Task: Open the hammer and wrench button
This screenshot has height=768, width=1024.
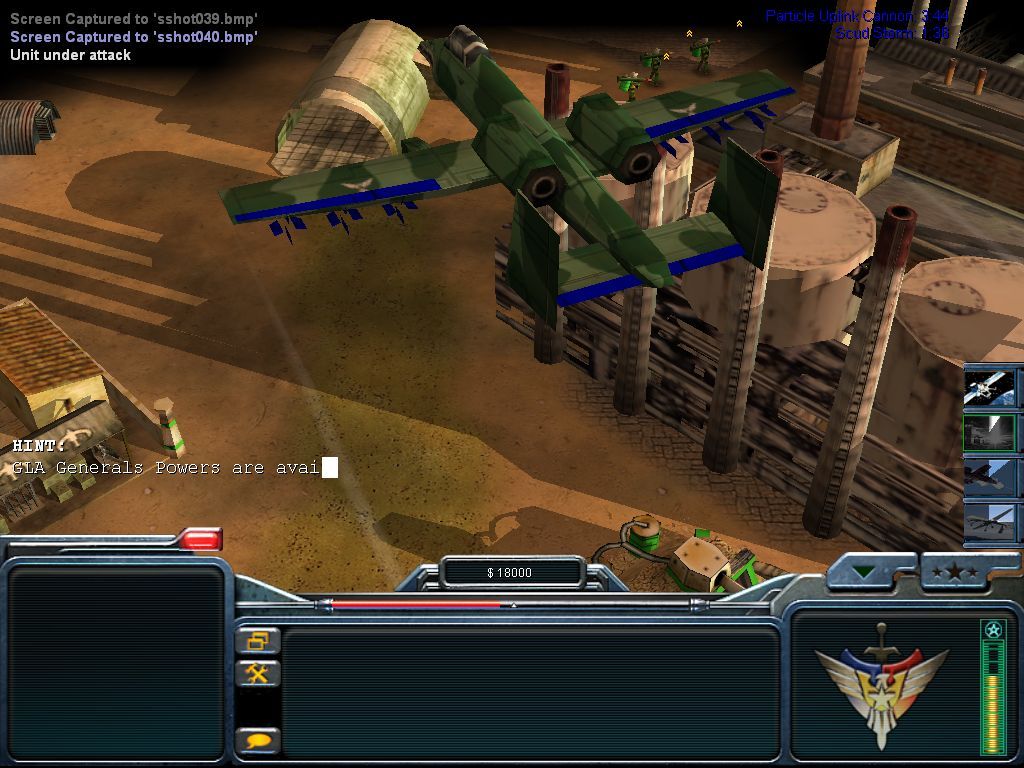Action: 258,673
